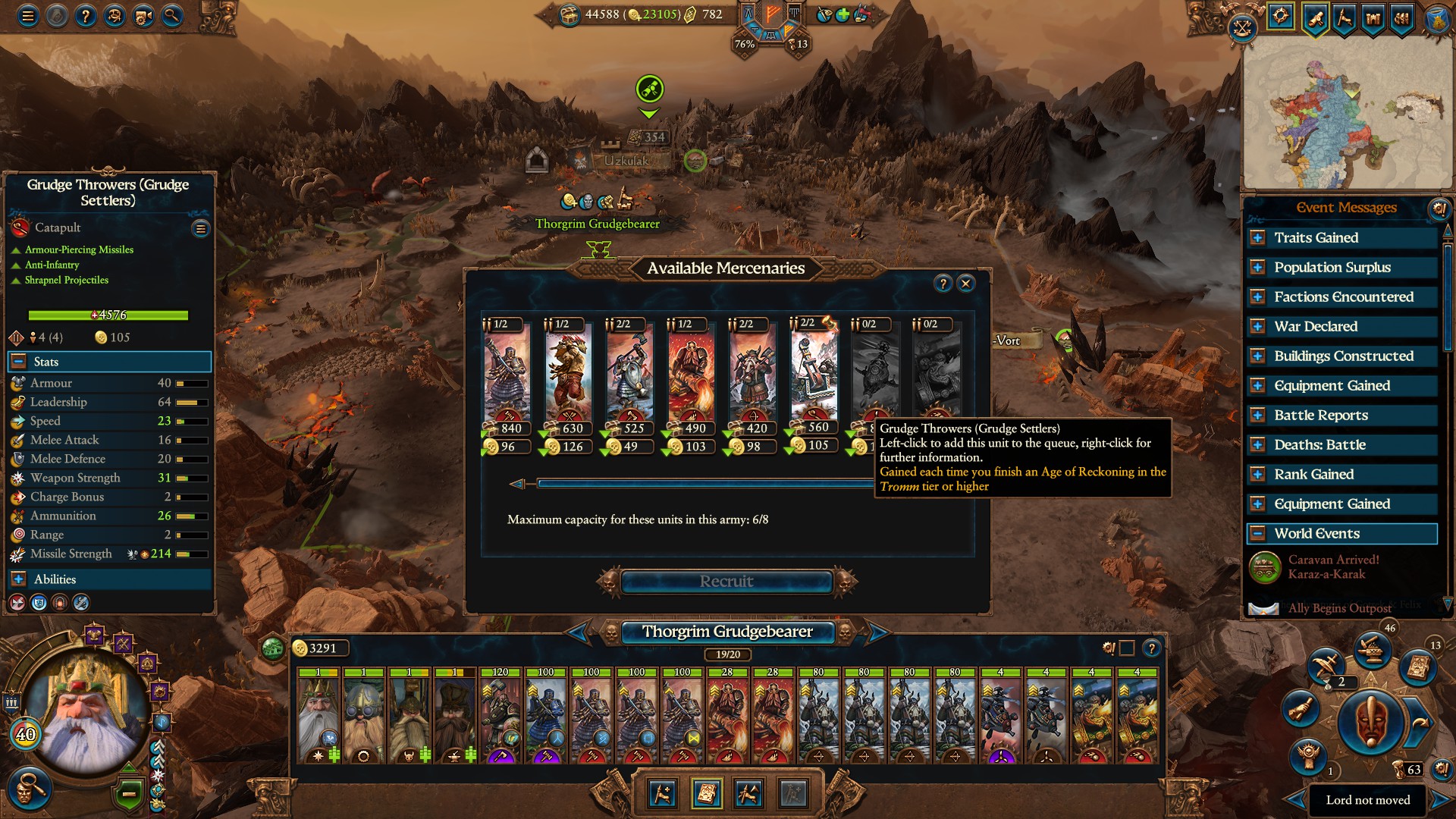Screen dimensions: 1456x819
Task: Open the advisor settings camera icon
Action: (143, 14)
